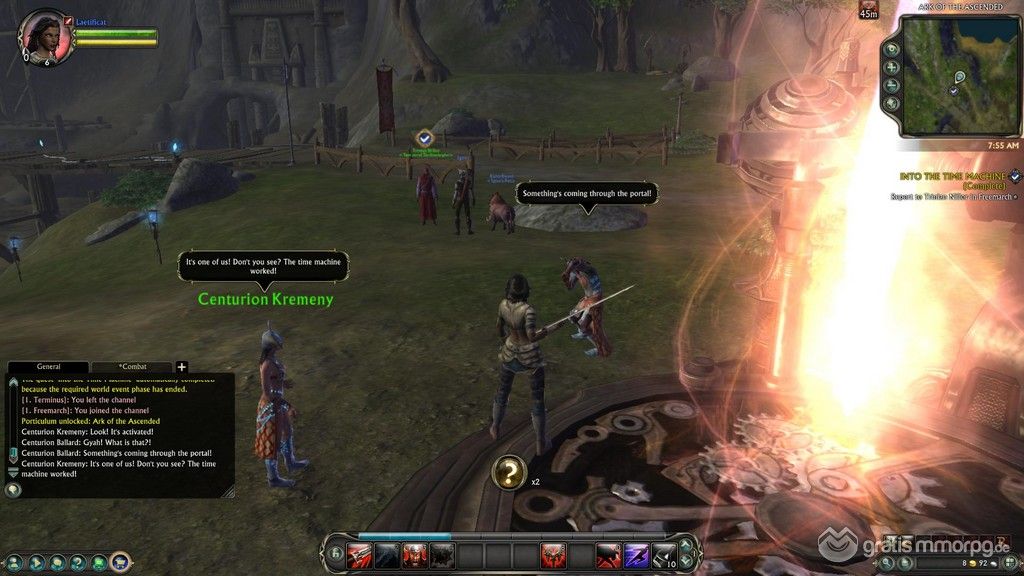Switch to the Combat chat tab
The height and width of the screenshot is (576, 1024).
[131, 367]
